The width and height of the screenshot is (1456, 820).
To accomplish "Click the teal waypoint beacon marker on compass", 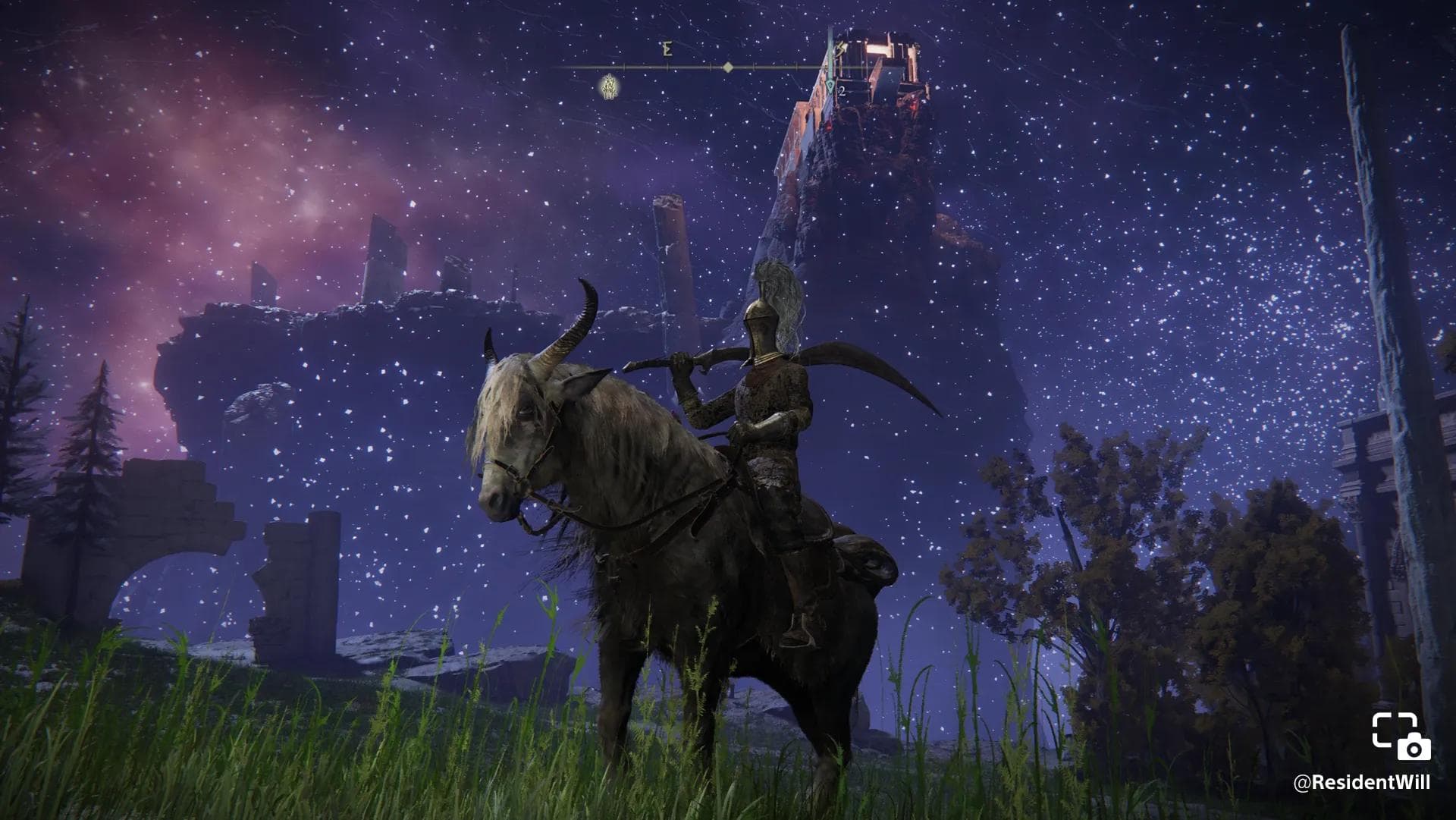I will pos(832,86).
